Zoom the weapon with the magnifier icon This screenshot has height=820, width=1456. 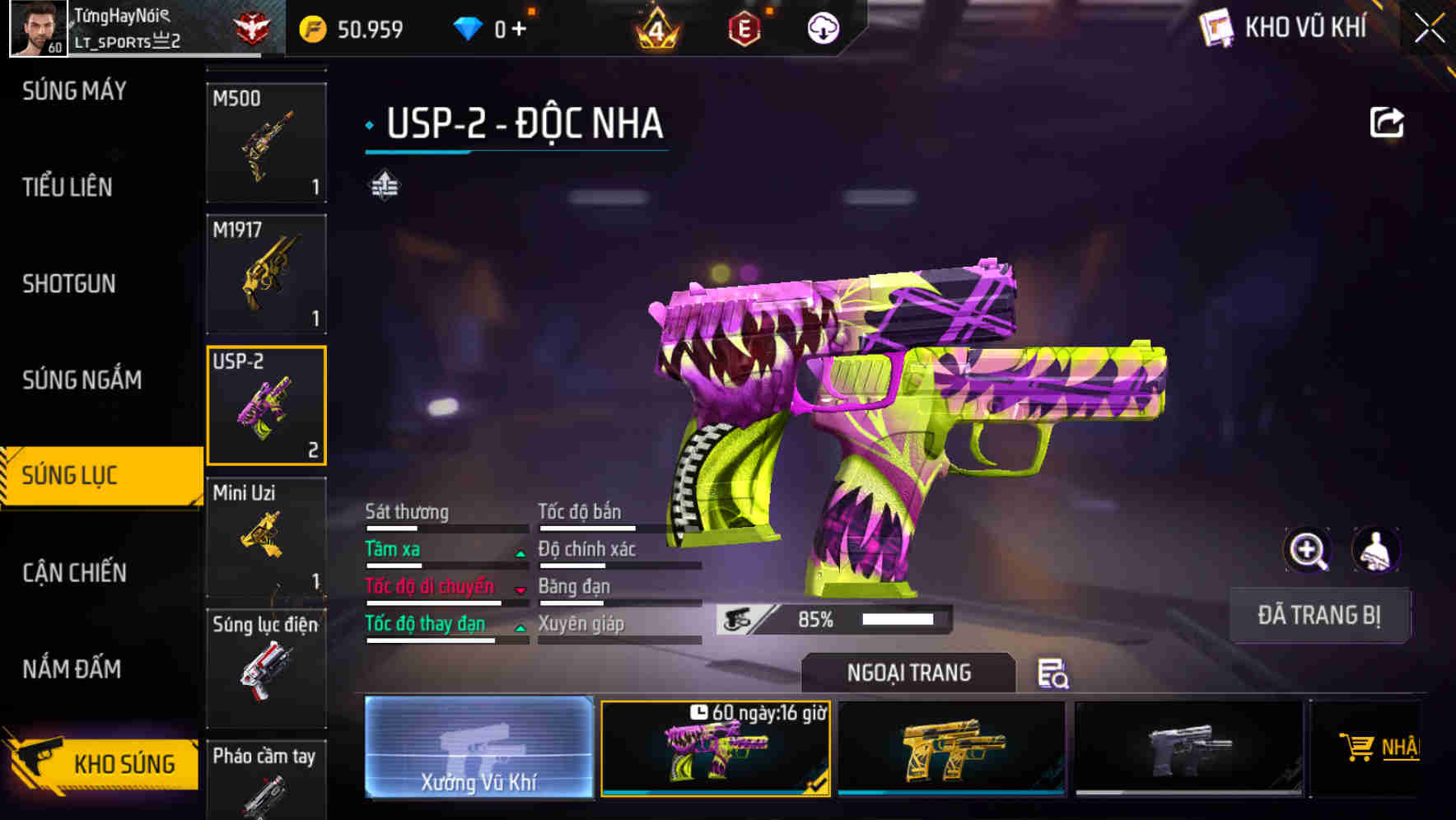(x=1309, y=550)
